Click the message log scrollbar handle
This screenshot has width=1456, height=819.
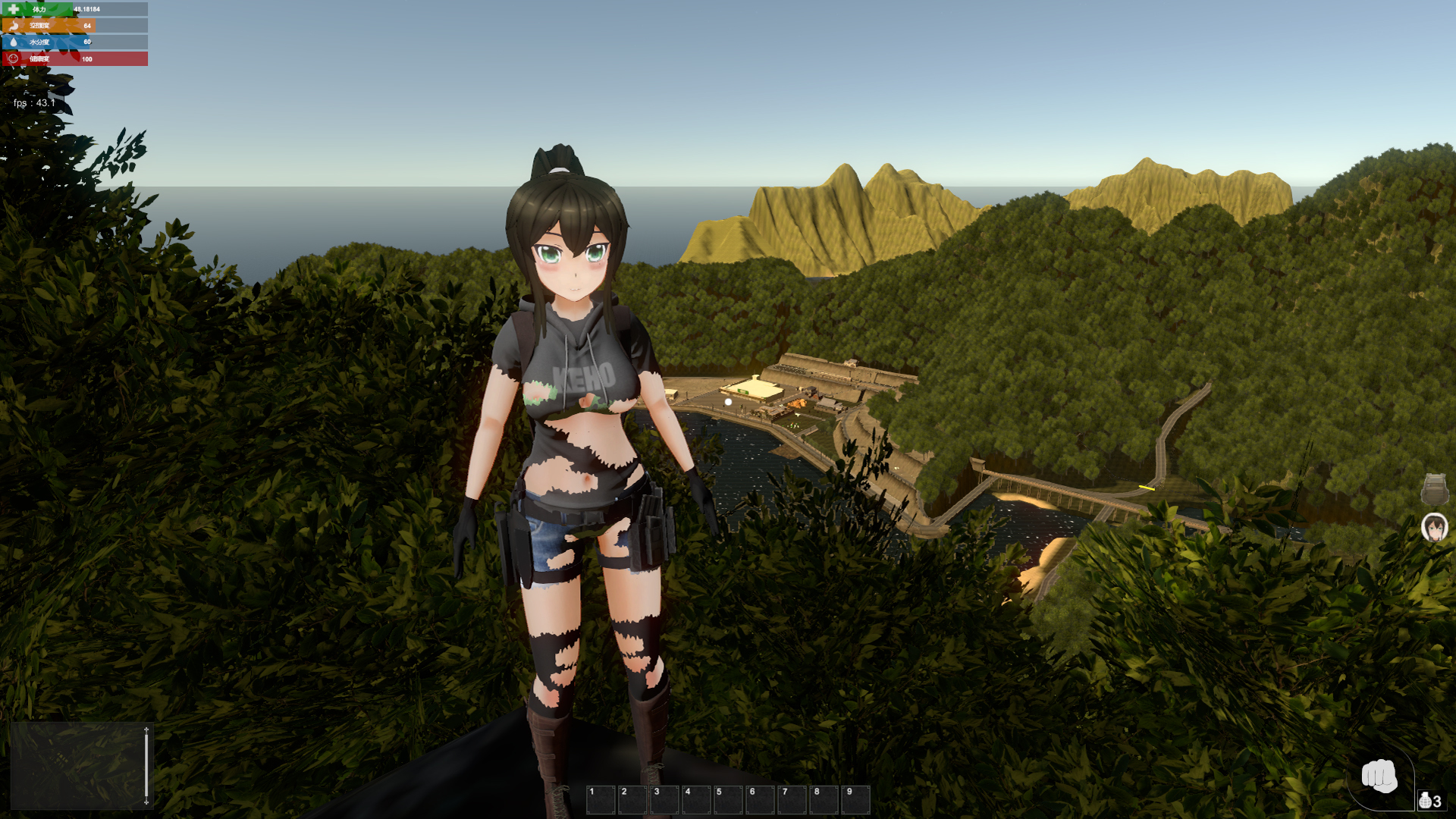pyautogui.click(x=146, y=766)
